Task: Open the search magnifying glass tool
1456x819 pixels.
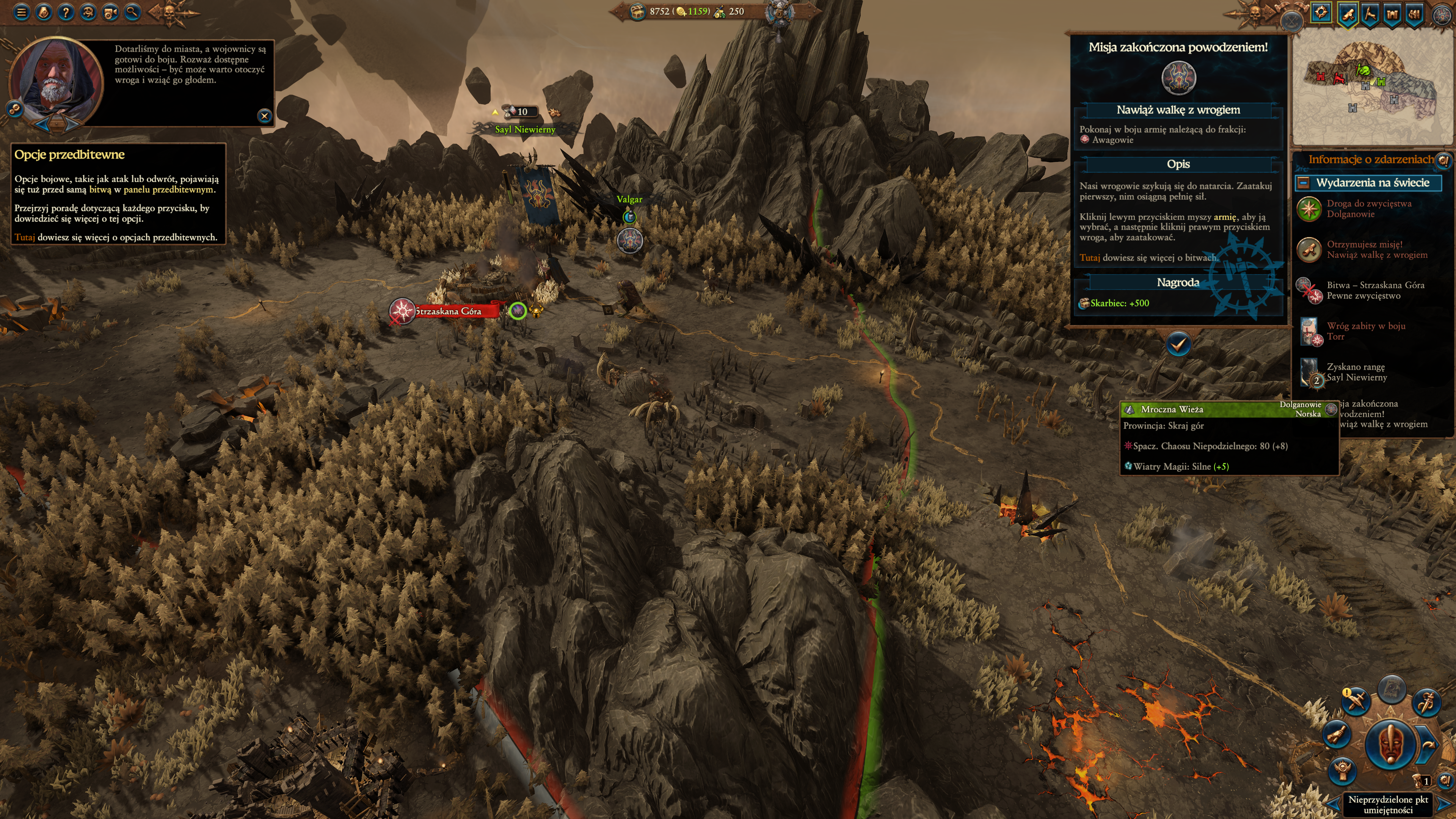Action: click(x=132, y=12)
